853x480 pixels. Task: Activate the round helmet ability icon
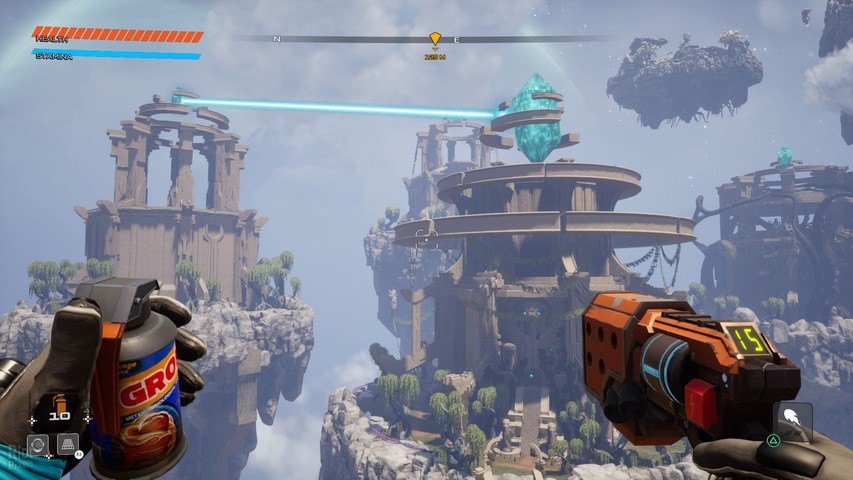click(38, 443)
